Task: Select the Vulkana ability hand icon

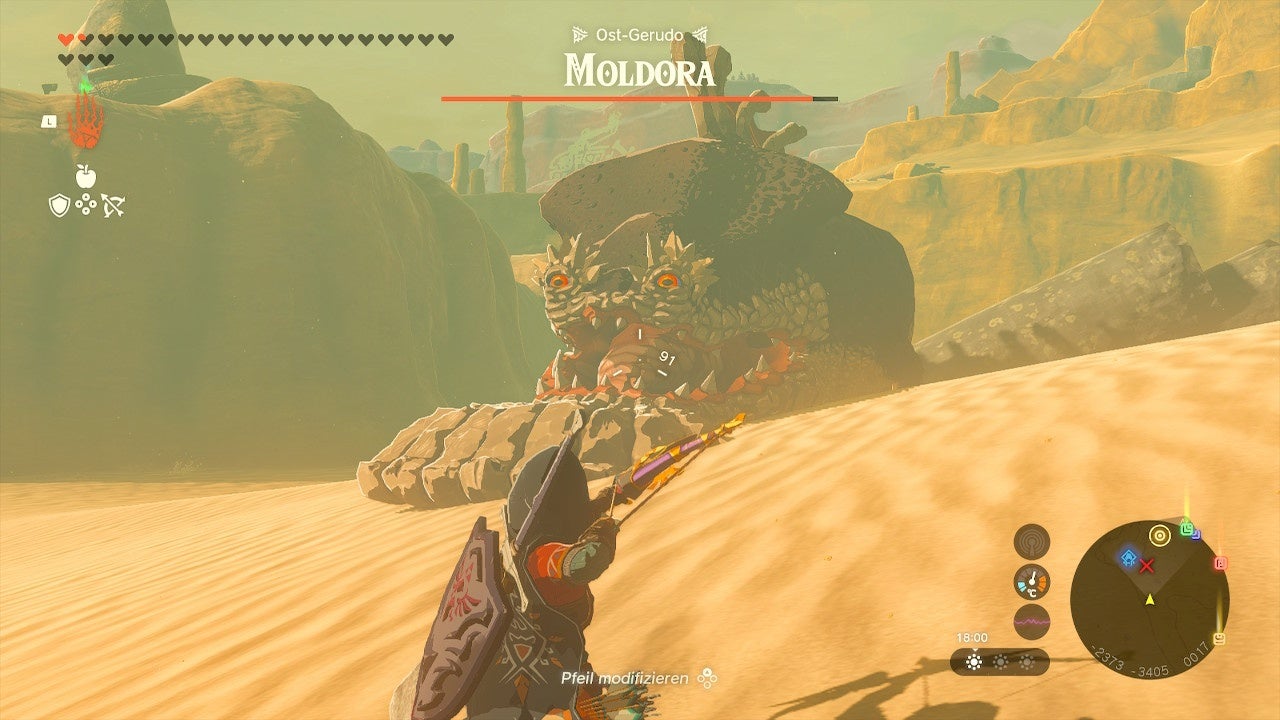Action: (85, 122)
